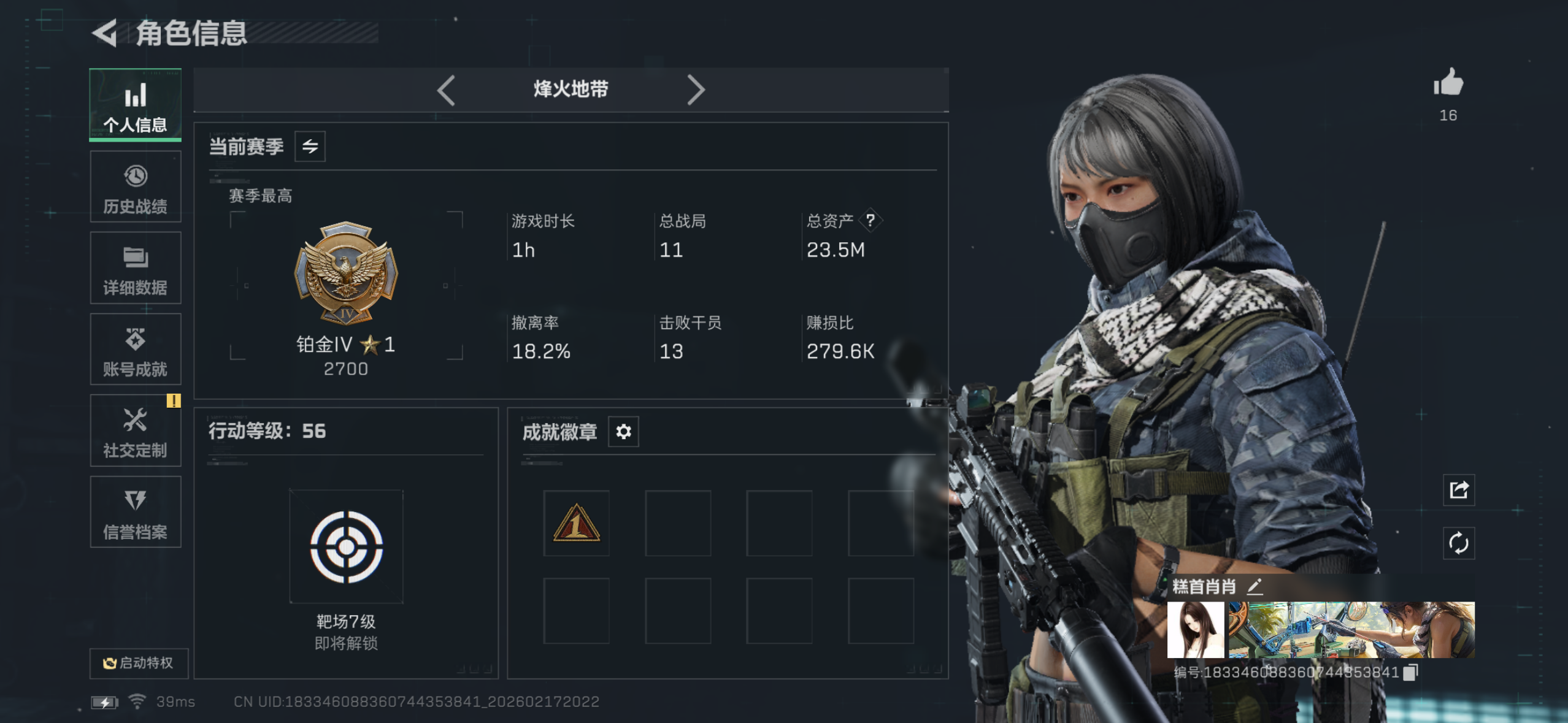The height and width of the screenshot is (723, 1568).
Task: Open the share profile icon
Action: (x=1458, y=491)
